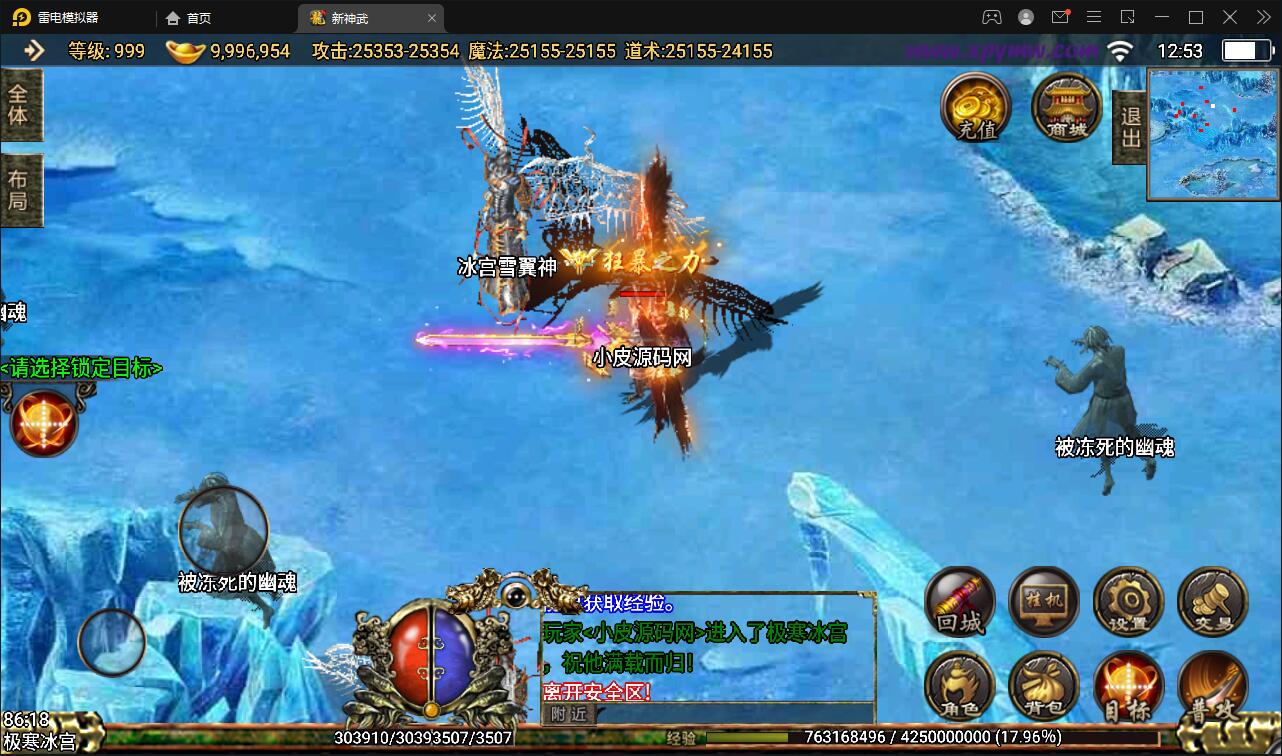The image size is (1282, 756).
Task: Open the 设置 settings menu
Action: click(1128, 601)
